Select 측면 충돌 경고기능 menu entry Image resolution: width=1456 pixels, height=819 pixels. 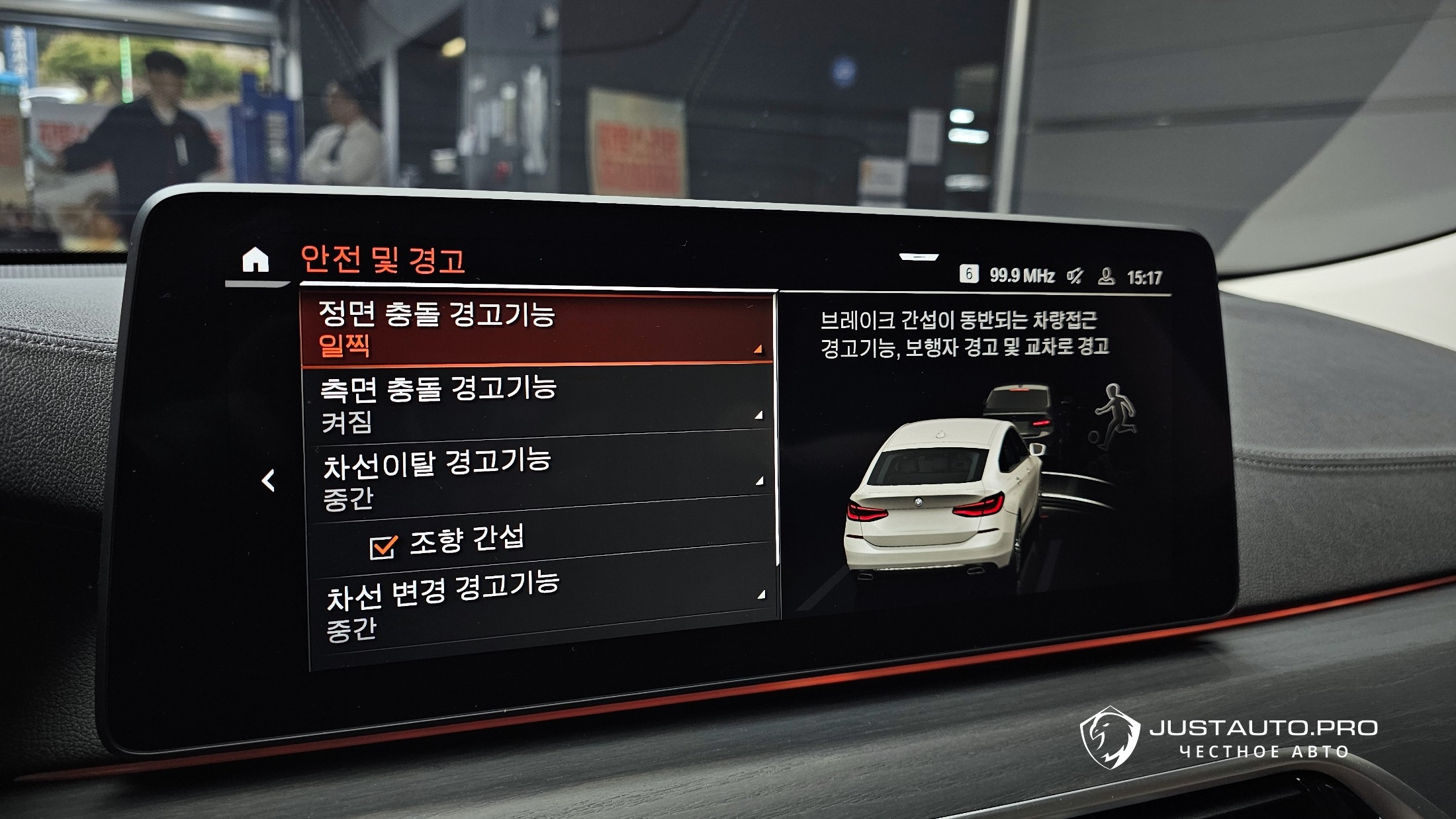click(537, 404)
